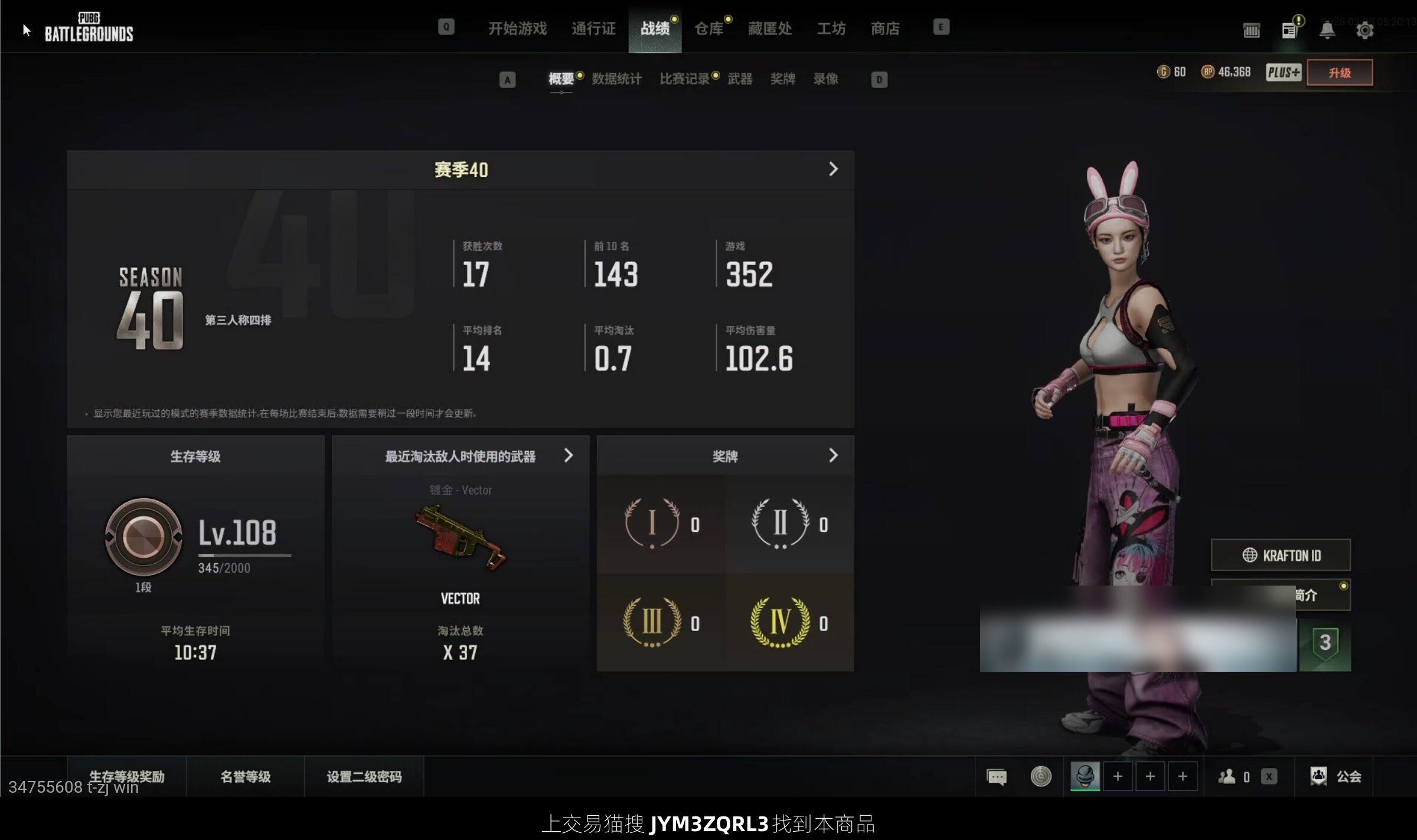Check notifications via the bell icon
Image resolution: width=1417 pixels, height=840 pixels.
[1327, 30]
